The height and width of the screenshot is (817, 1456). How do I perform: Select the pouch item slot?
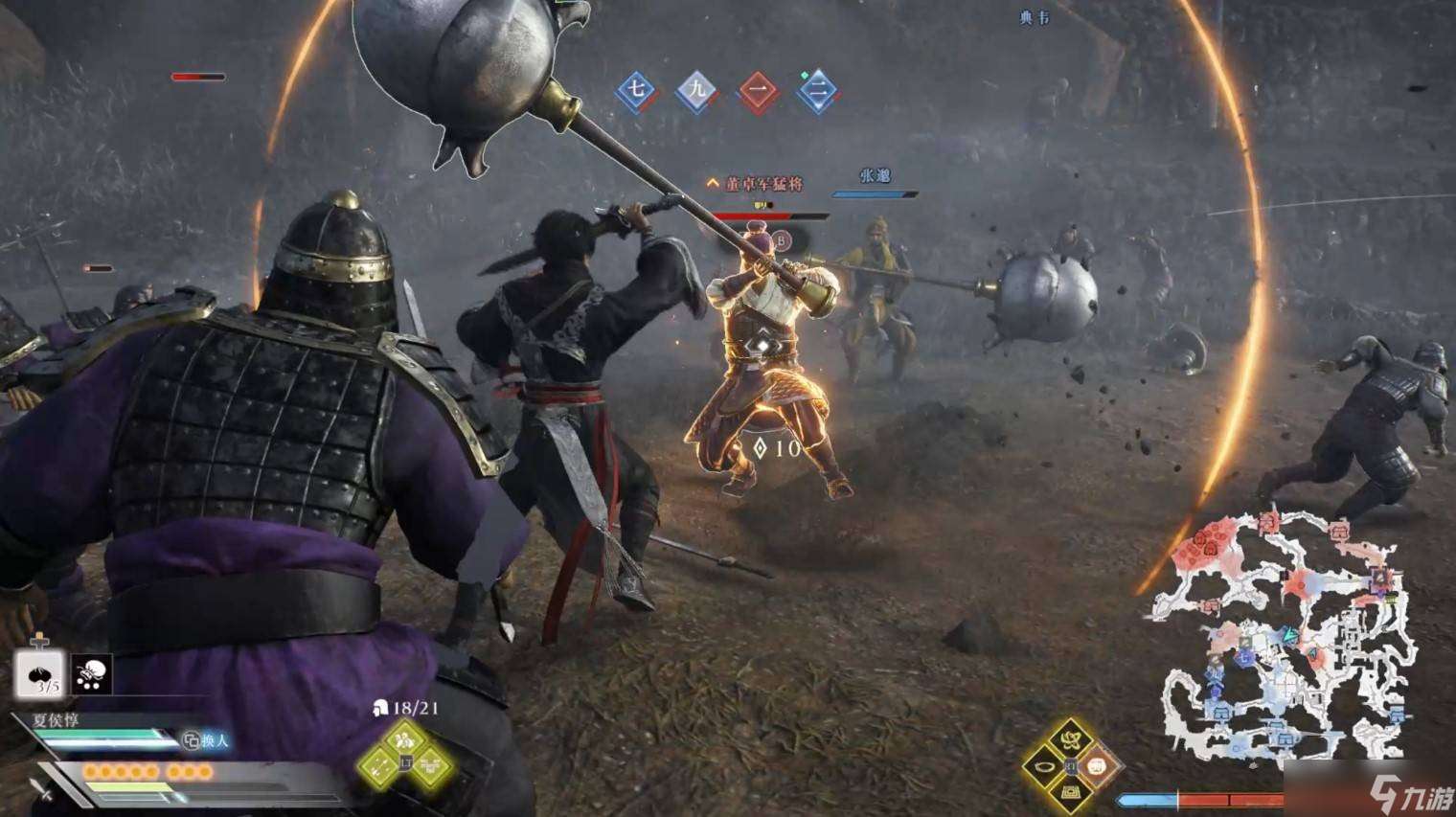click(x=92, y=674)
